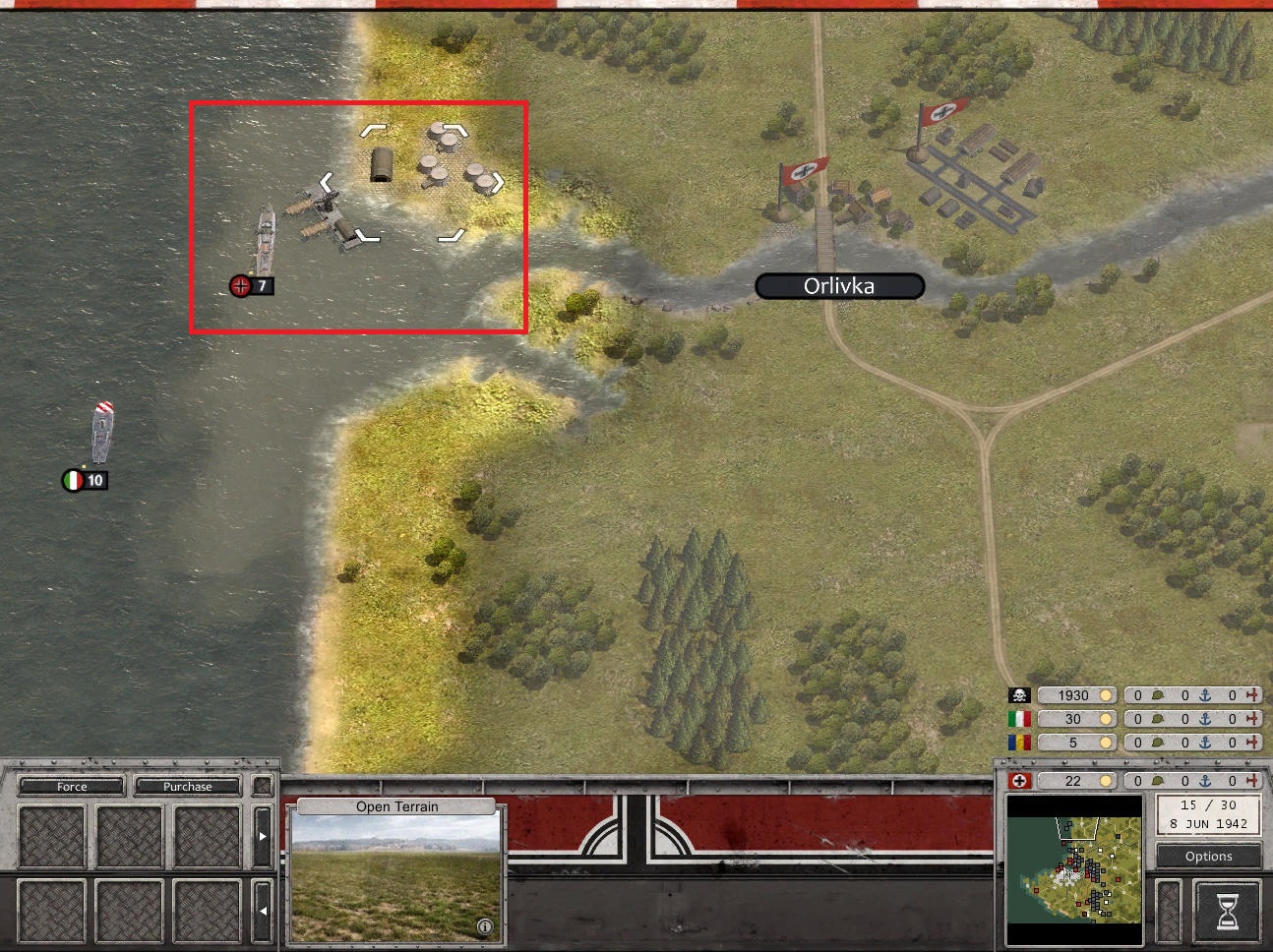Select the Romanian flag faction row
1273x952 pixels.
tap(1019, 743)
